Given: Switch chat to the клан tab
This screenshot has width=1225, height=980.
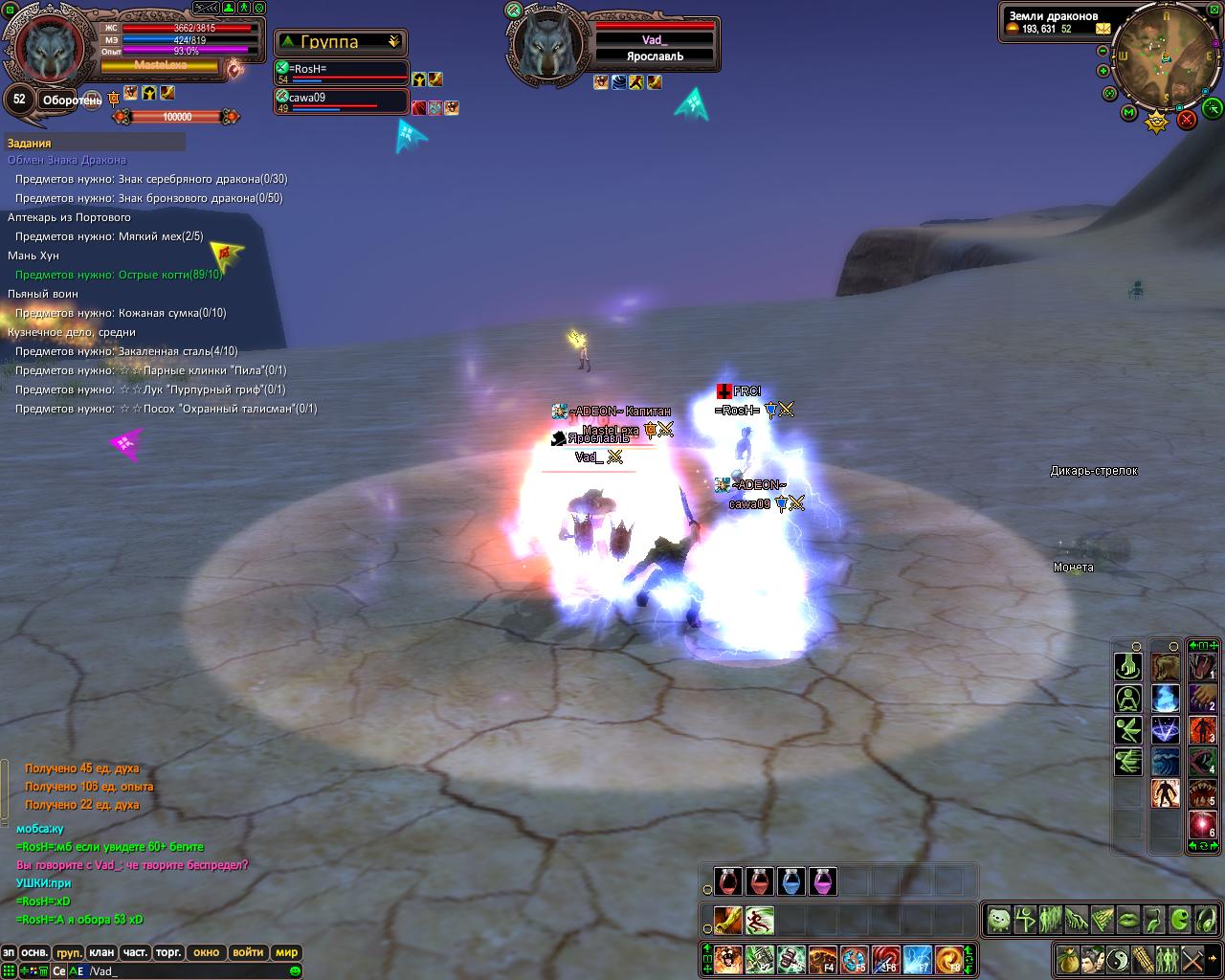Looking at the screenshot, I should click(x=101, y=952).
